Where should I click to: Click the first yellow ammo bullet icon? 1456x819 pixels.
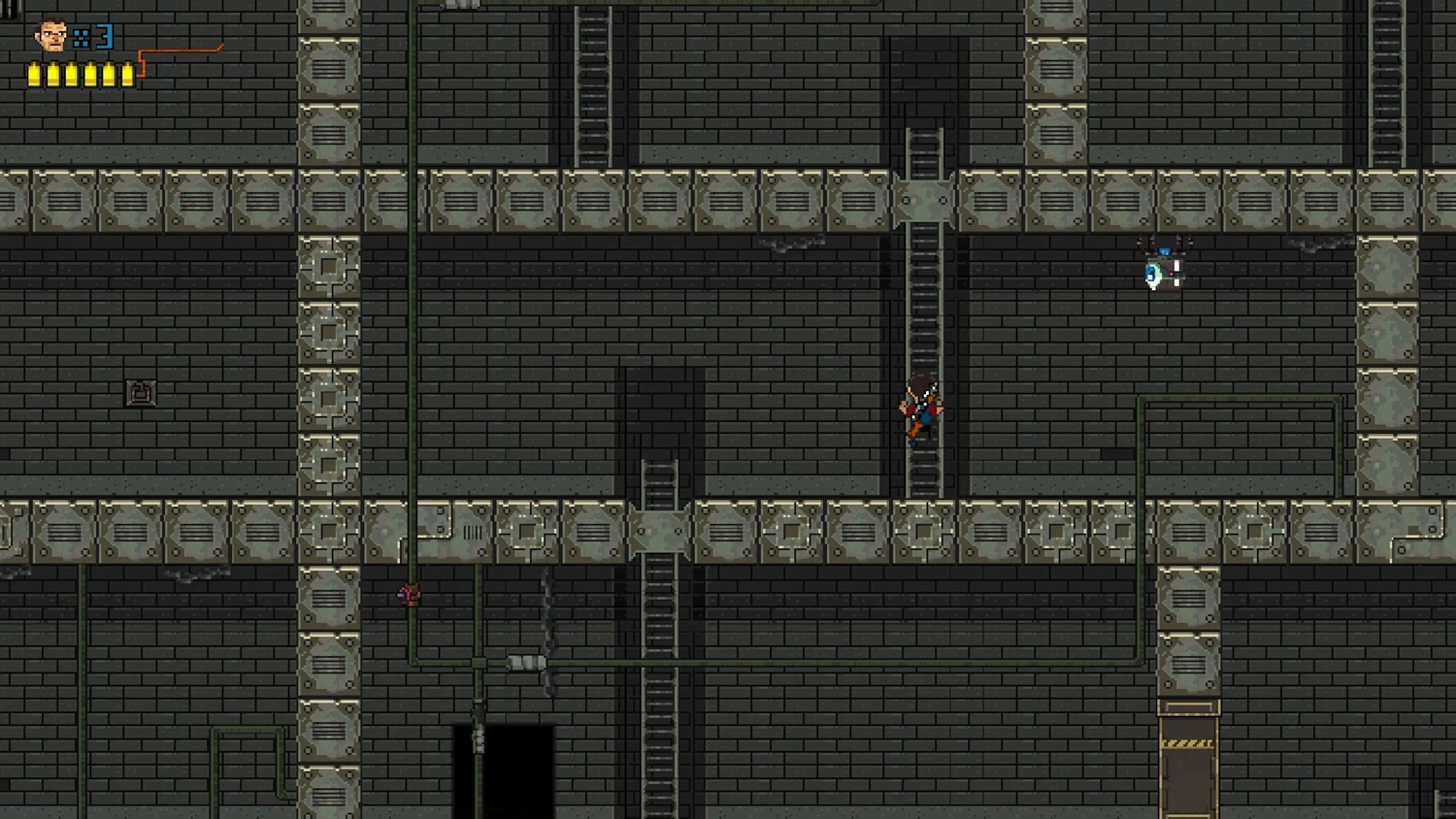point(34,74)
